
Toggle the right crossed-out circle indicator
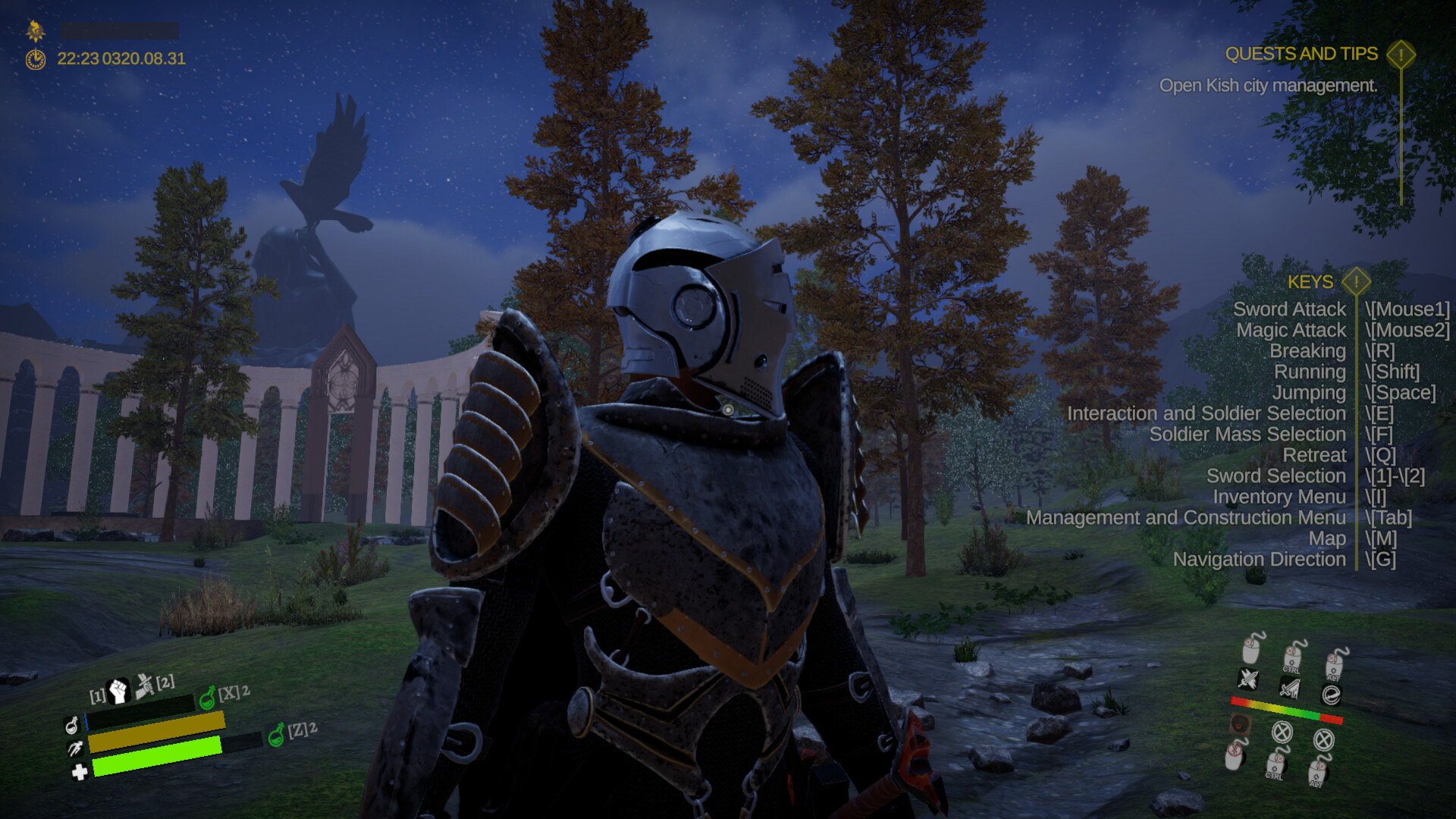(x=1325, y=741)
